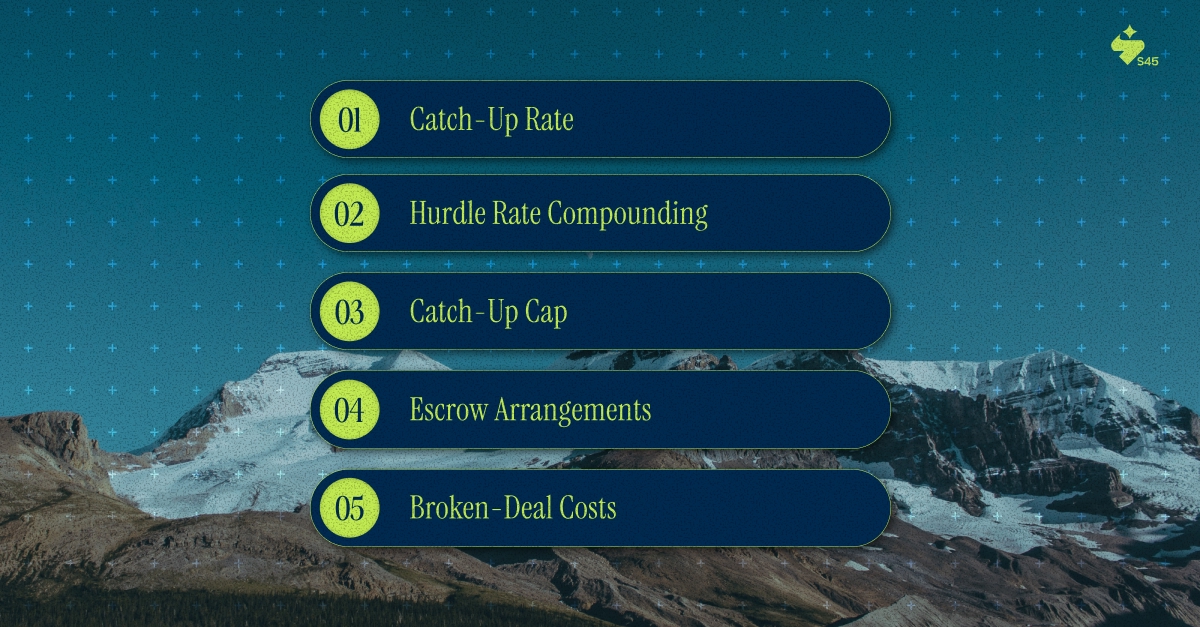The height and width of the screenshot is (627, 1200).
Task: Select the Broken-Deal Costs entry
Action: tap(599, 508)
